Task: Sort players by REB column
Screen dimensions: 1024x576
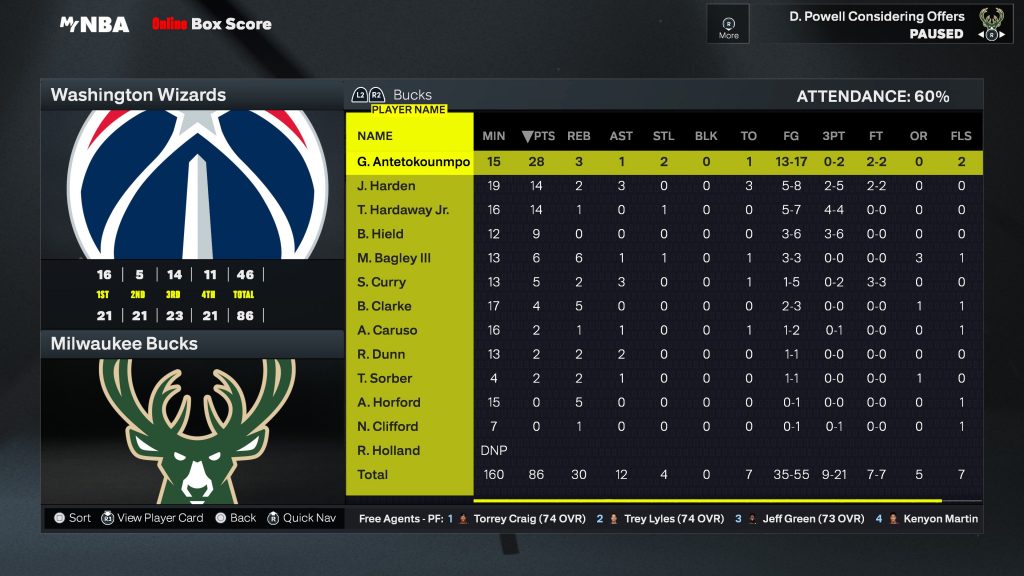Action: click(x=579, y=136)
